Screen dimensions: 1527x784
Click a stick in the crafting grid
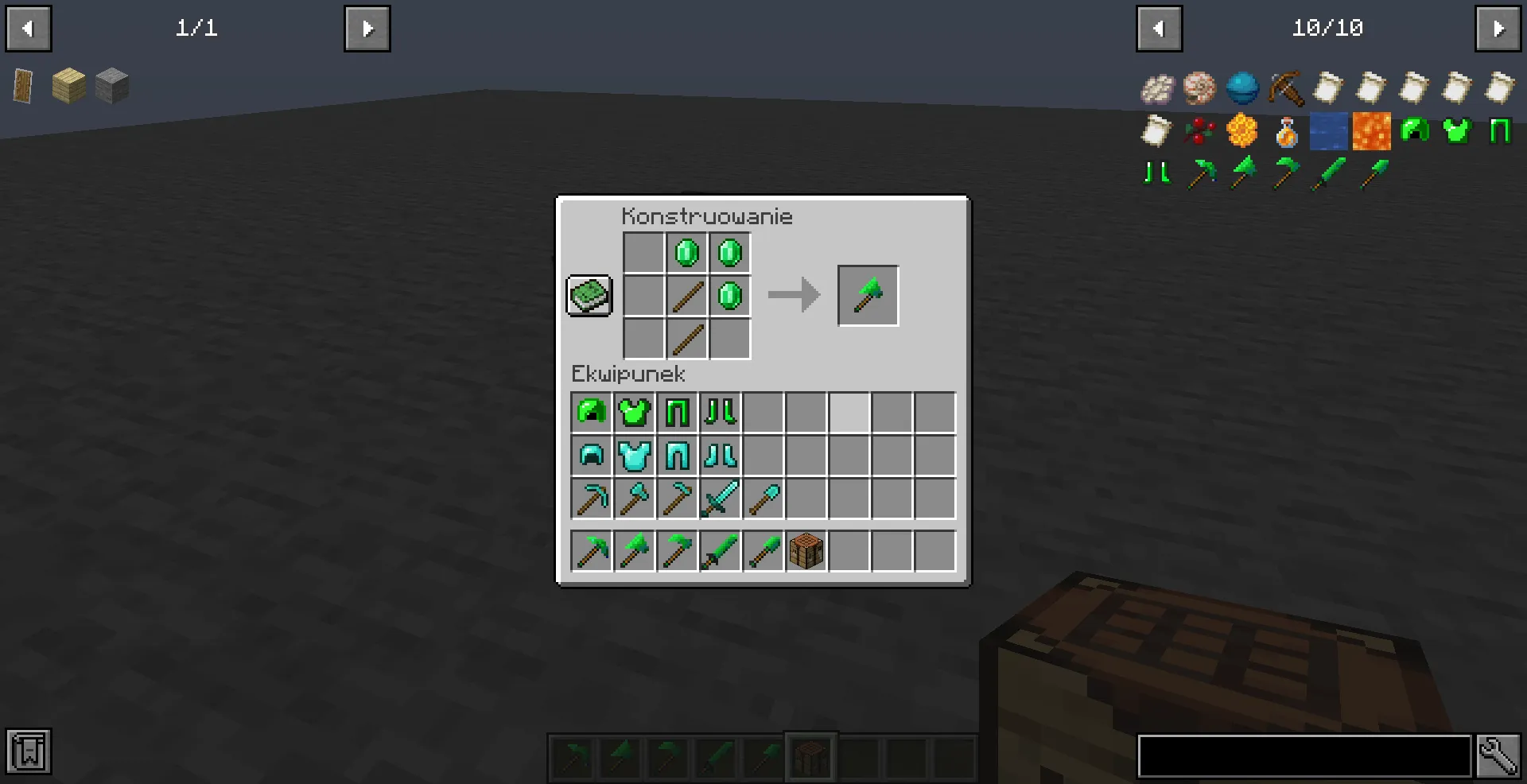point(687,295)
